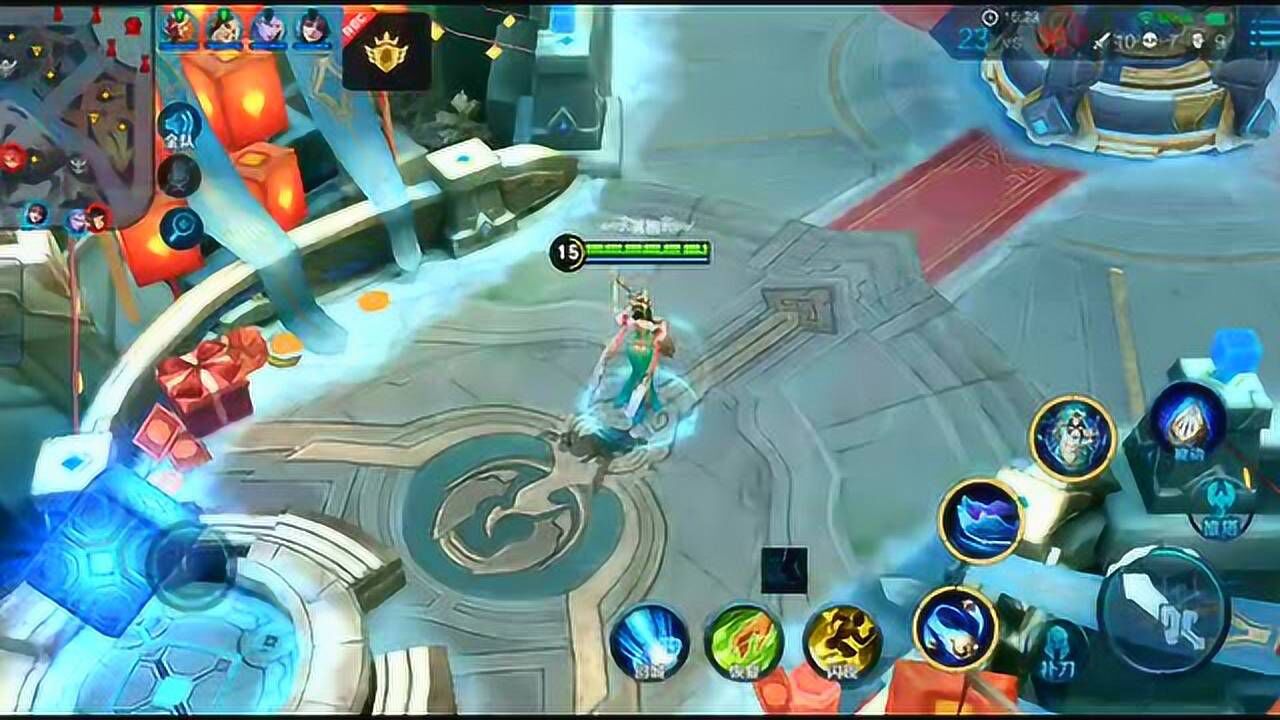Tap the basic attack sword button
The width and height of the screenshot is (1280, 720).
tap(1163, 609)
